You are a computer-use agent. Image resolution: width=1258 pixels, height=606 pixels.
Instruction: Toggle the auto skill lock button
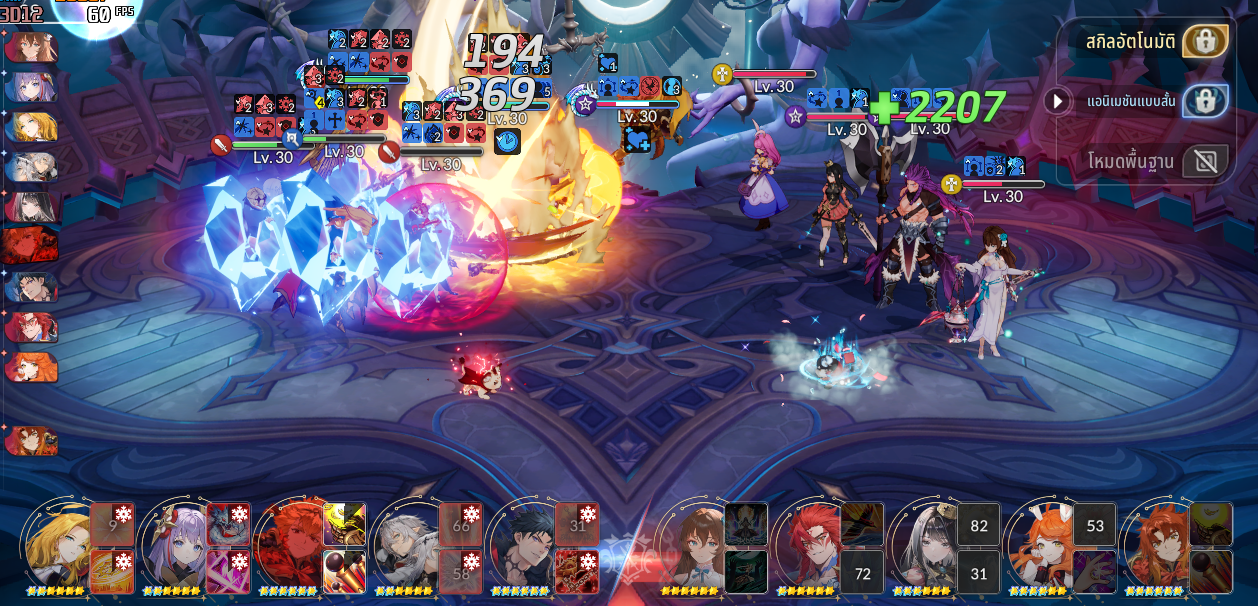tap(1205, 42)
